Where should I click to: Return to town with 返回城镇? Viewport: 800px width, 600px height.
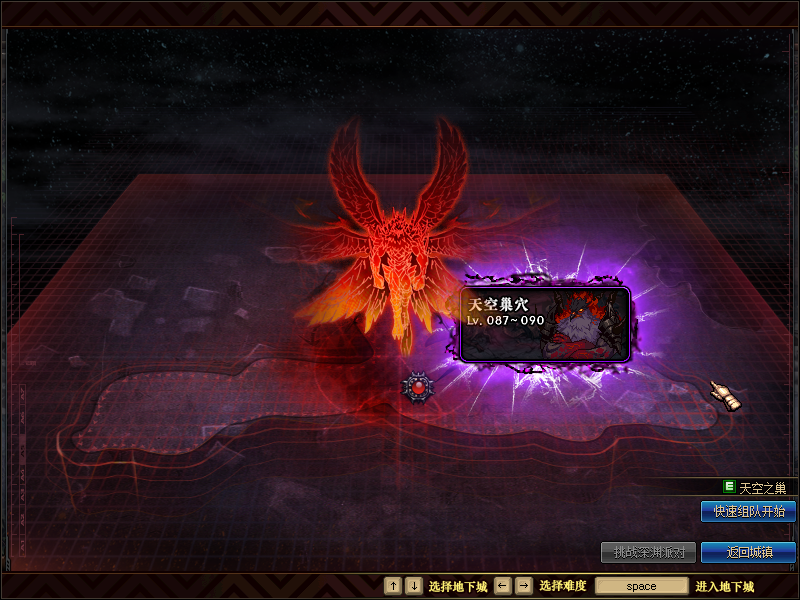(748, 552)
